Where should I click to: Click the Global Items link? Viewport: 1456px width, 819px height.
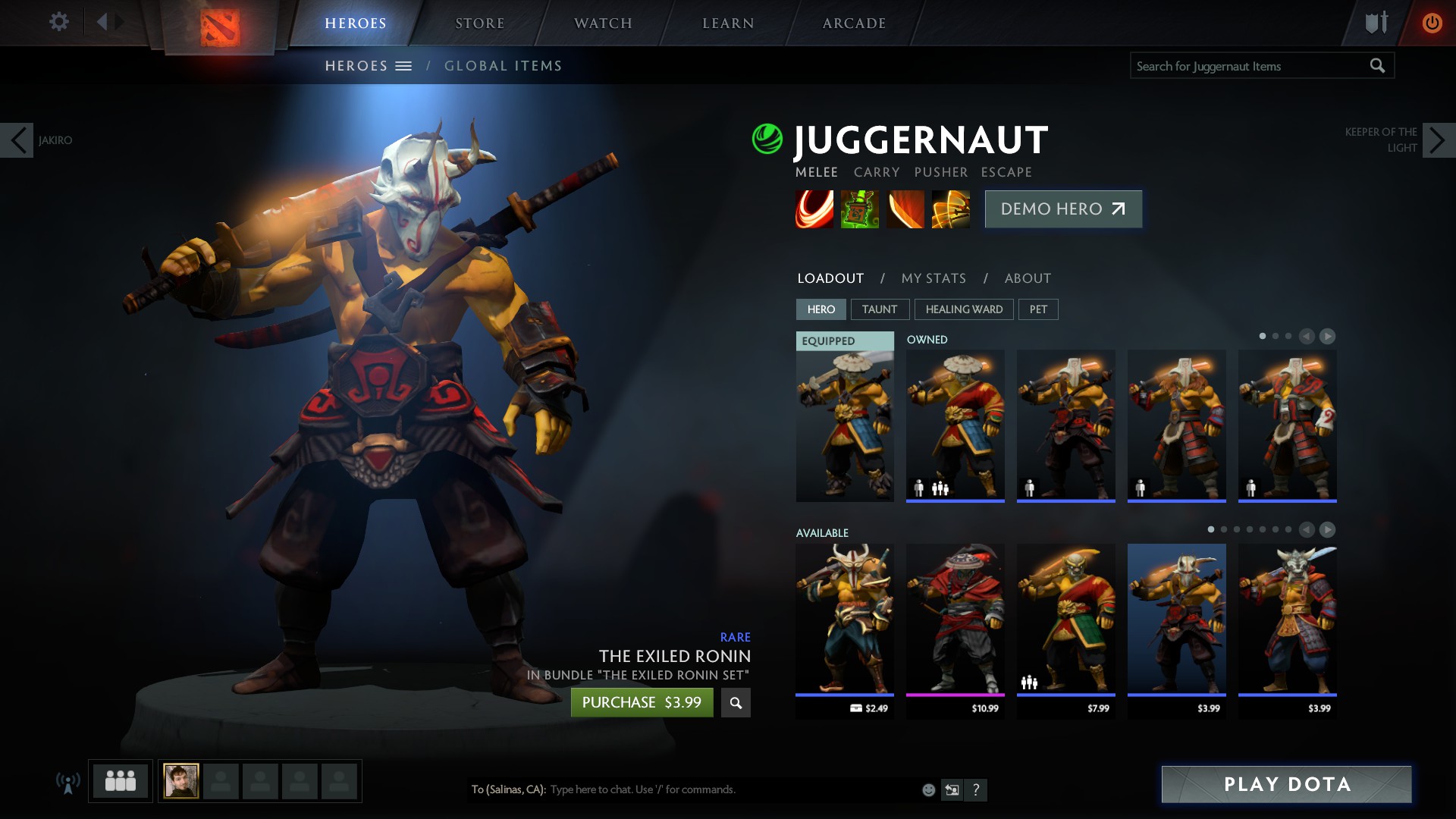click(x=503, y=66)
